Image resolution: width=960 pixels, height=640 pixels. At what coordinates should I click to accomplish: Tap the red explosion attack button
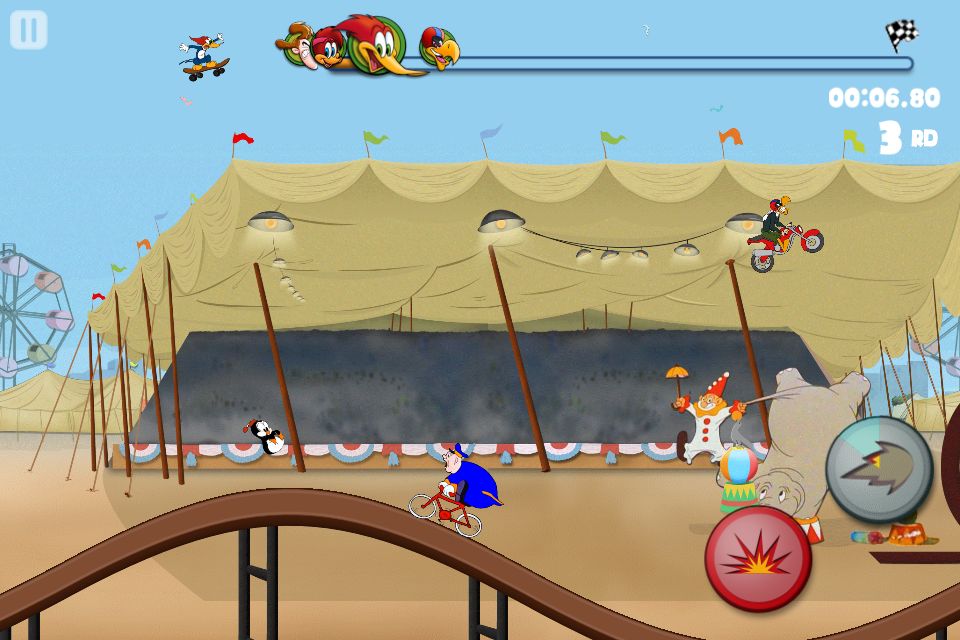757,558
